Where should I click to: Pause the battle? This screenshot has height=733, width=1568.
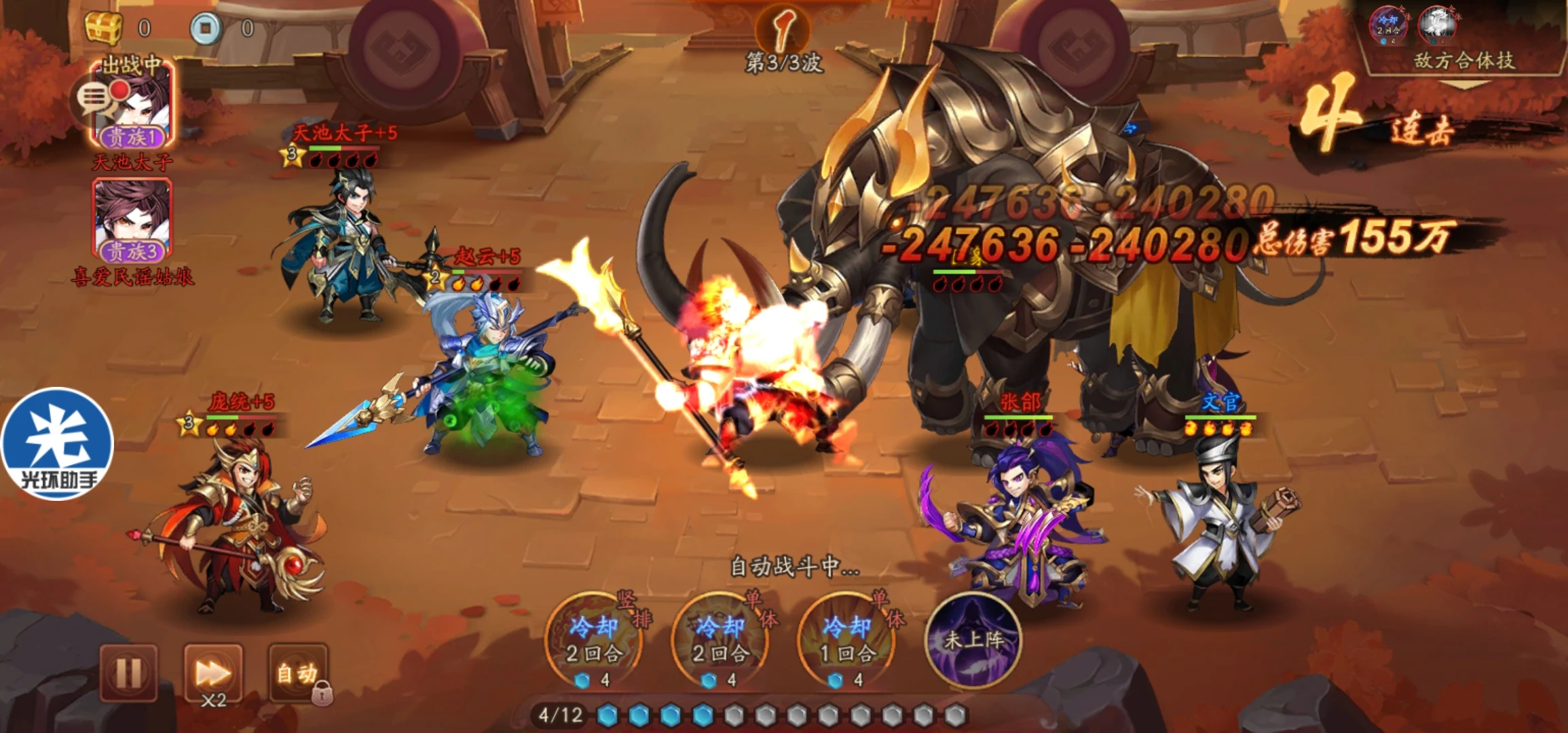click(x=129, y=673)
